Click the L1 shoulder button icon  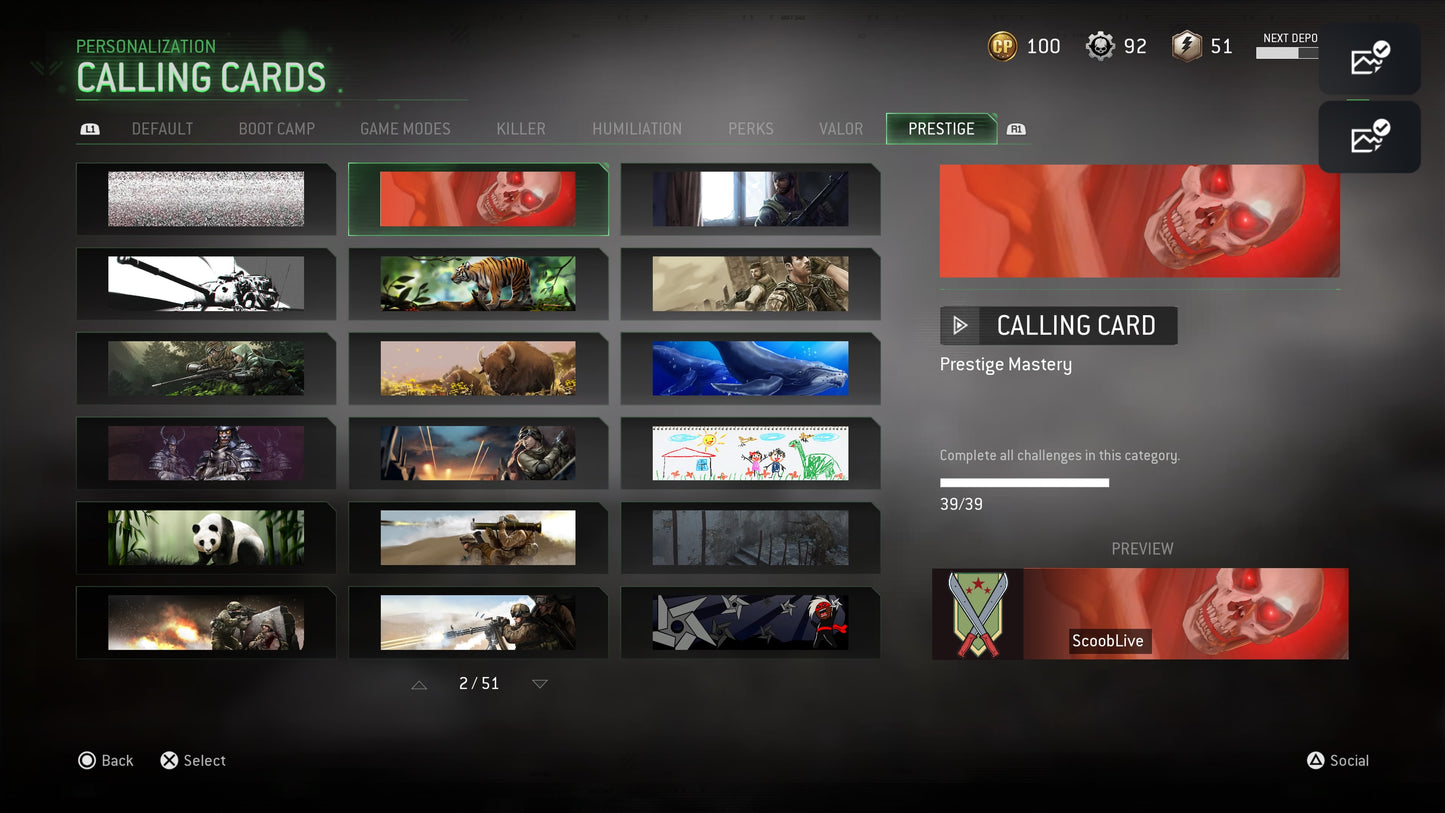89,128
